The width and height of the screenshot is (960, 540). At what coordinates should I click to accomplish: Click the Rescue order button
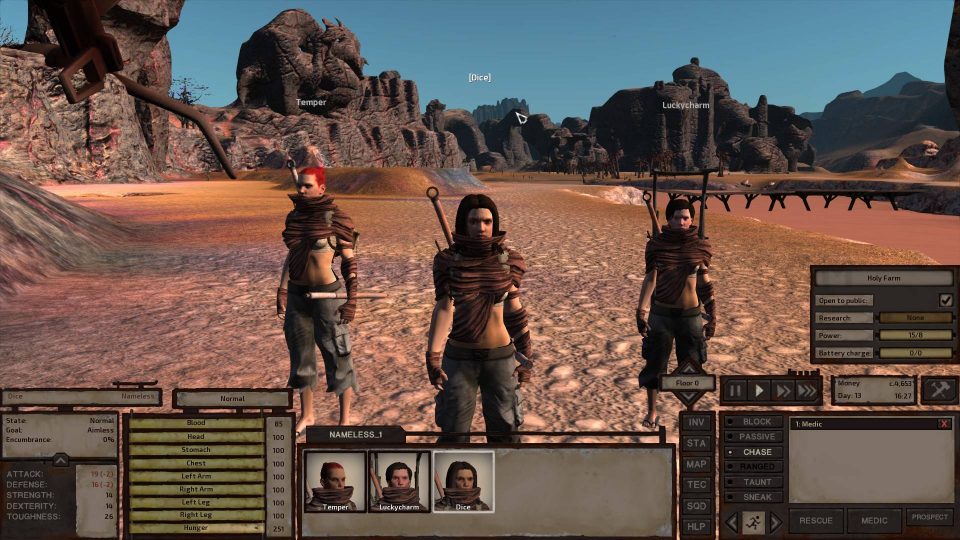[816, 521]
